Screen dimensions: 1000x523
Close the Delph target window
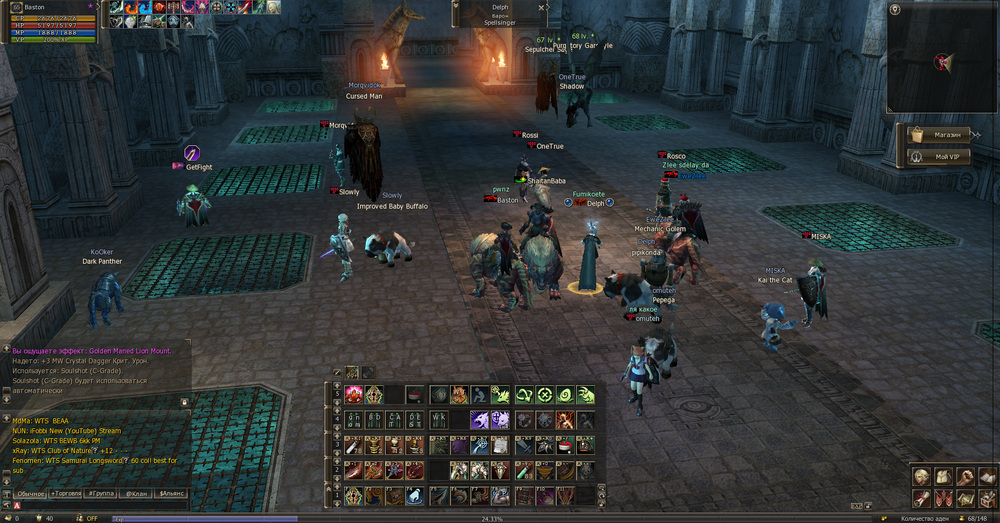541,7
